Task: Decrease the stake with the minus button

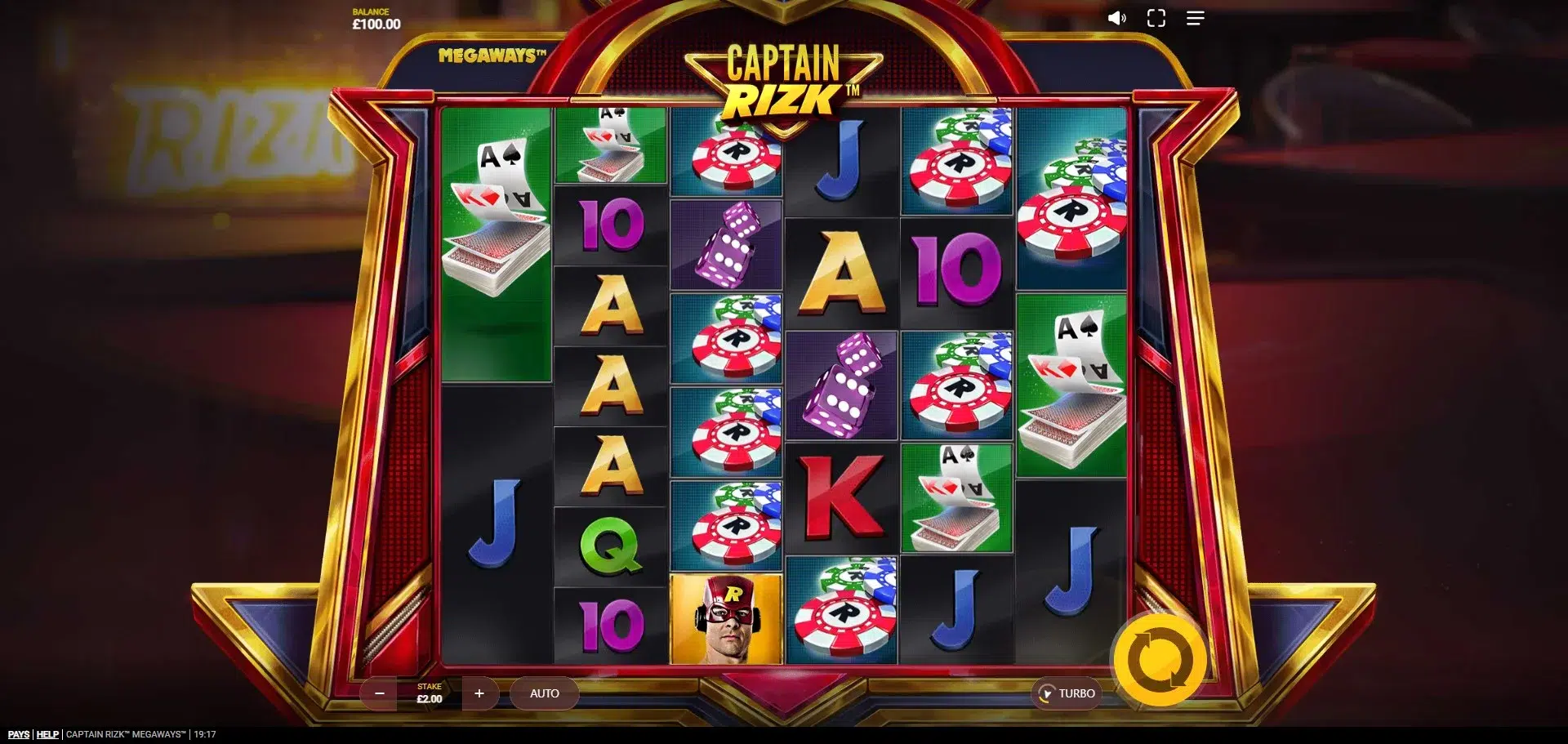Action: pyautogui.click(x=379, y=693)
